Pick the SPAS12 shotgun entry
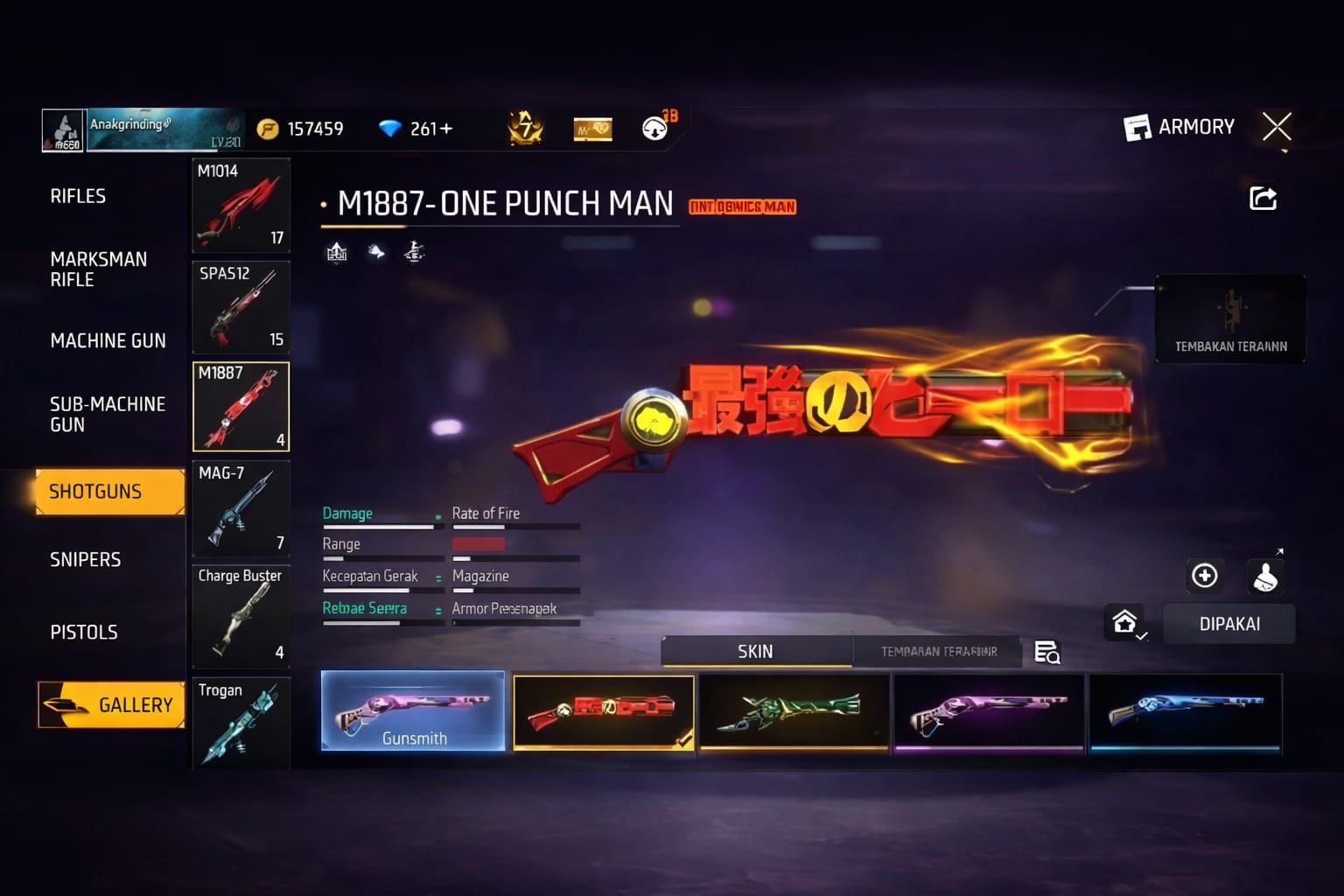The width and height of the screenshot is (1344, 896). pos(241,306)
